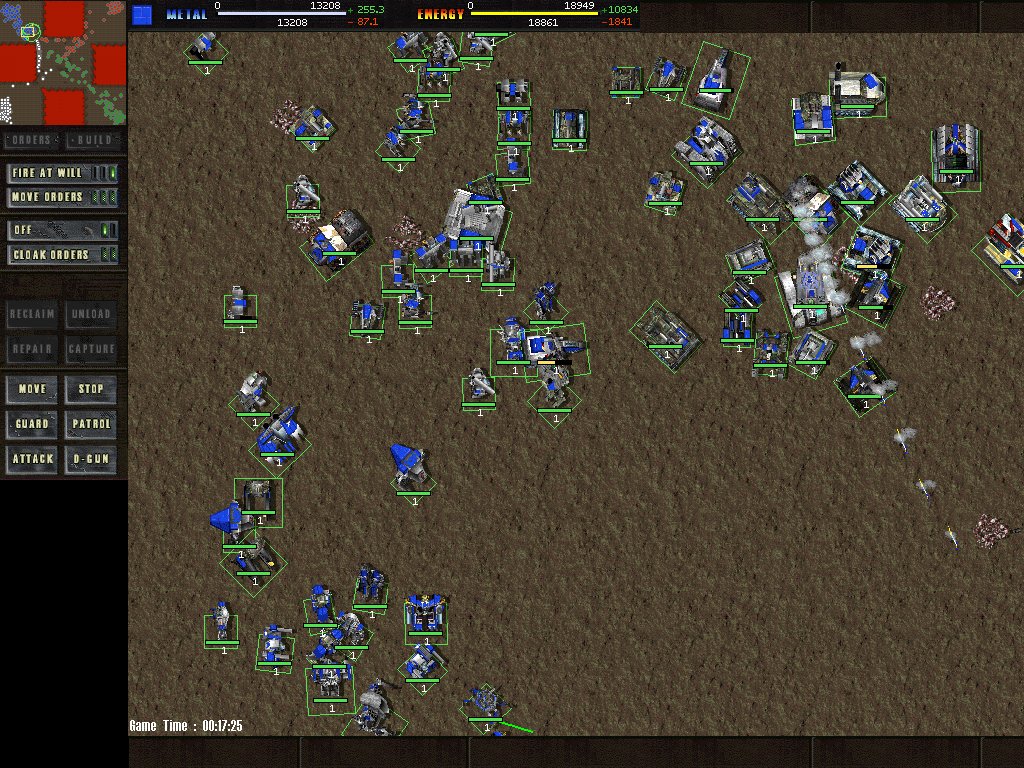Select the Unload command
The image size is (1024, 768).
(x=92, y=314)
